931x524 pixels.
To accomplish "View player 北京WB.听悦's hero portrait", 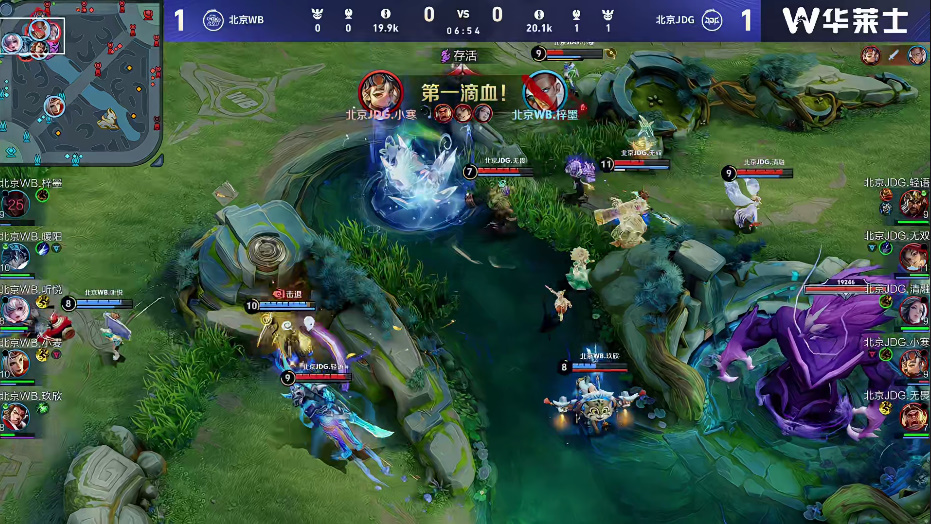I will pyautogui.click(x=15, y=310).
